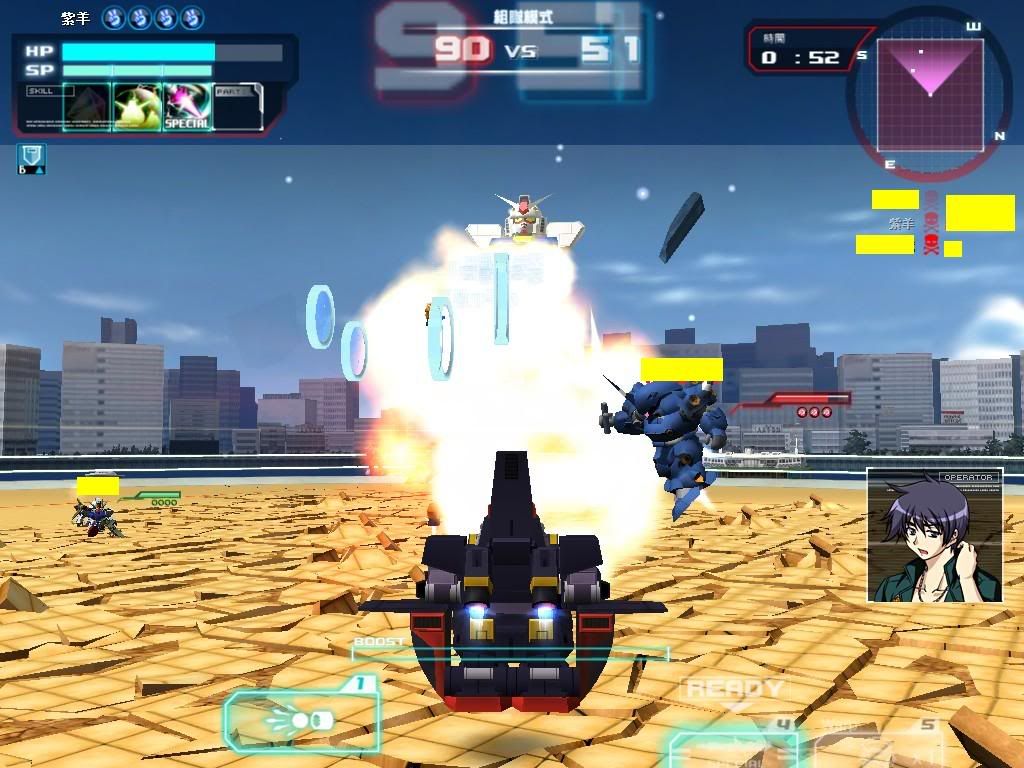Select weapon slot 1 with the cannon shot icon

[x=301, y=719]
